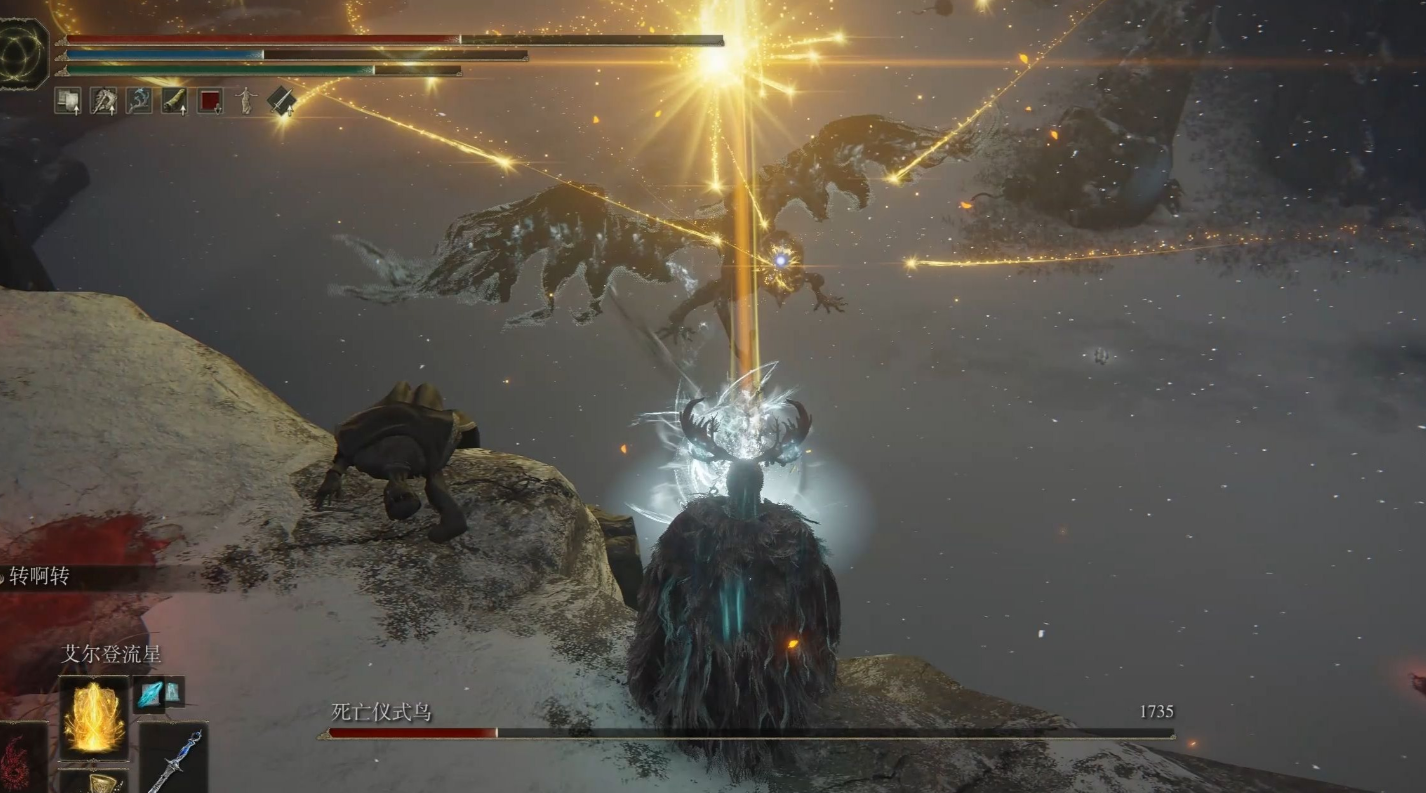Click the small cyan comet spell icon
The image size is (1426, 793).
click(151, 694)
